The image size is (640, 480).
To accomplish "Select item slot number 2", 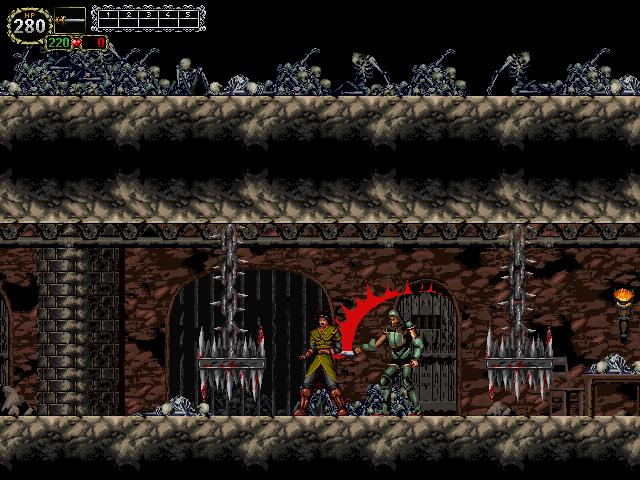I will click(x=128, y=17).
